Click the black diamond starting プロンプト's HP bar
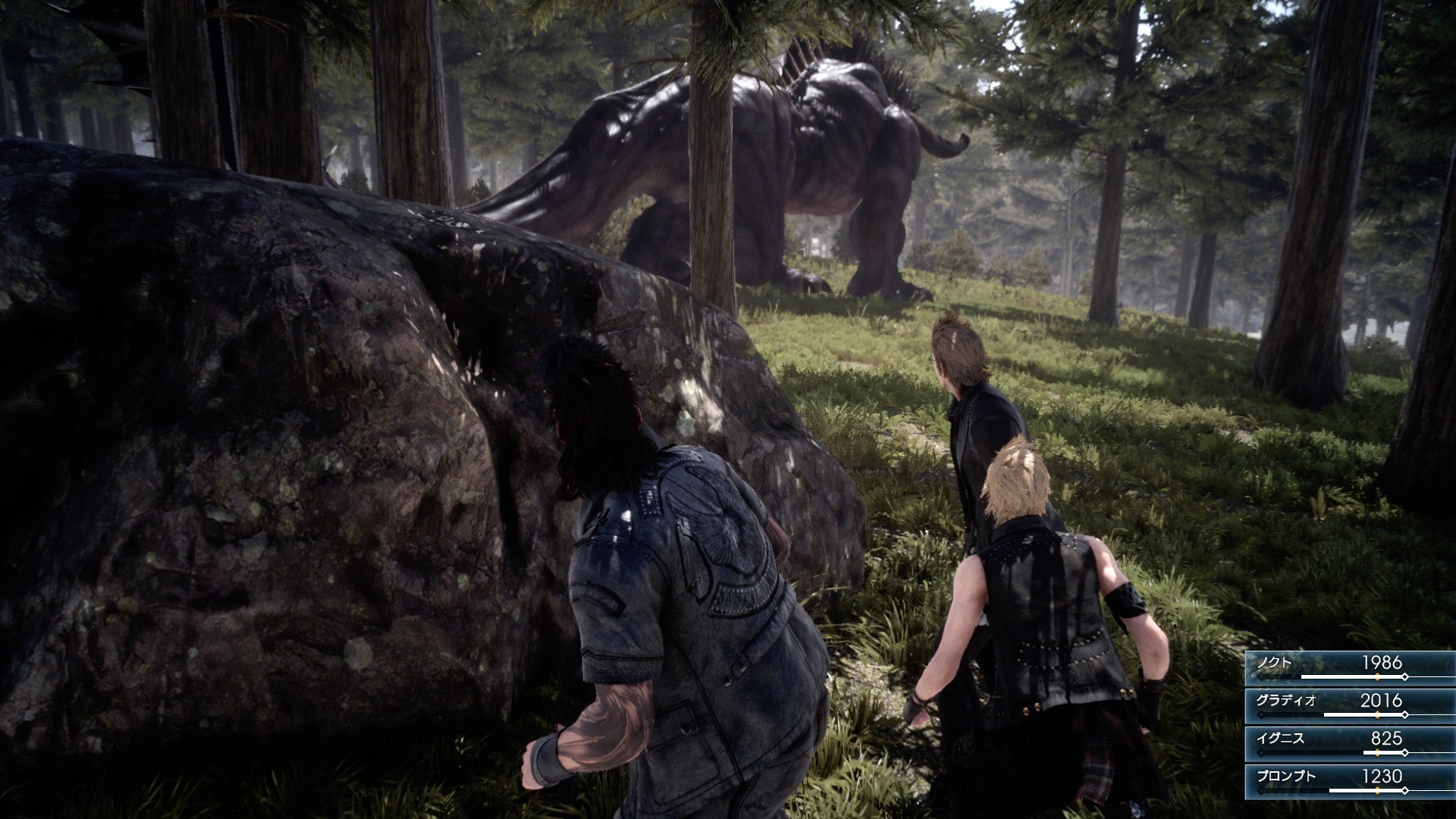 (x=1261, y=790)
